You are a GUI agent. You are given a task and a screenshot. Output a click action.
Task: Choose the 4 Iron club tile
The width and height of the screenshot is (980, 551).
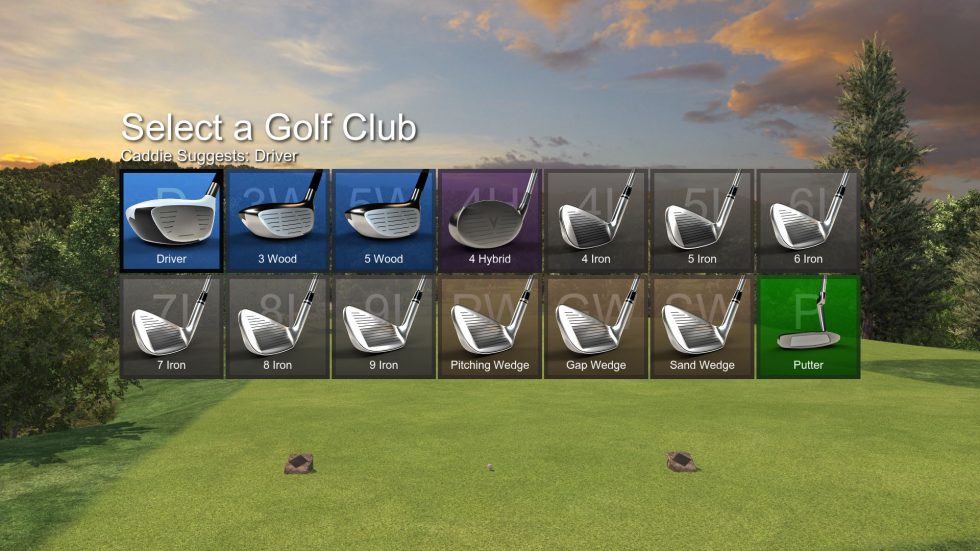[x=595, y=221]
